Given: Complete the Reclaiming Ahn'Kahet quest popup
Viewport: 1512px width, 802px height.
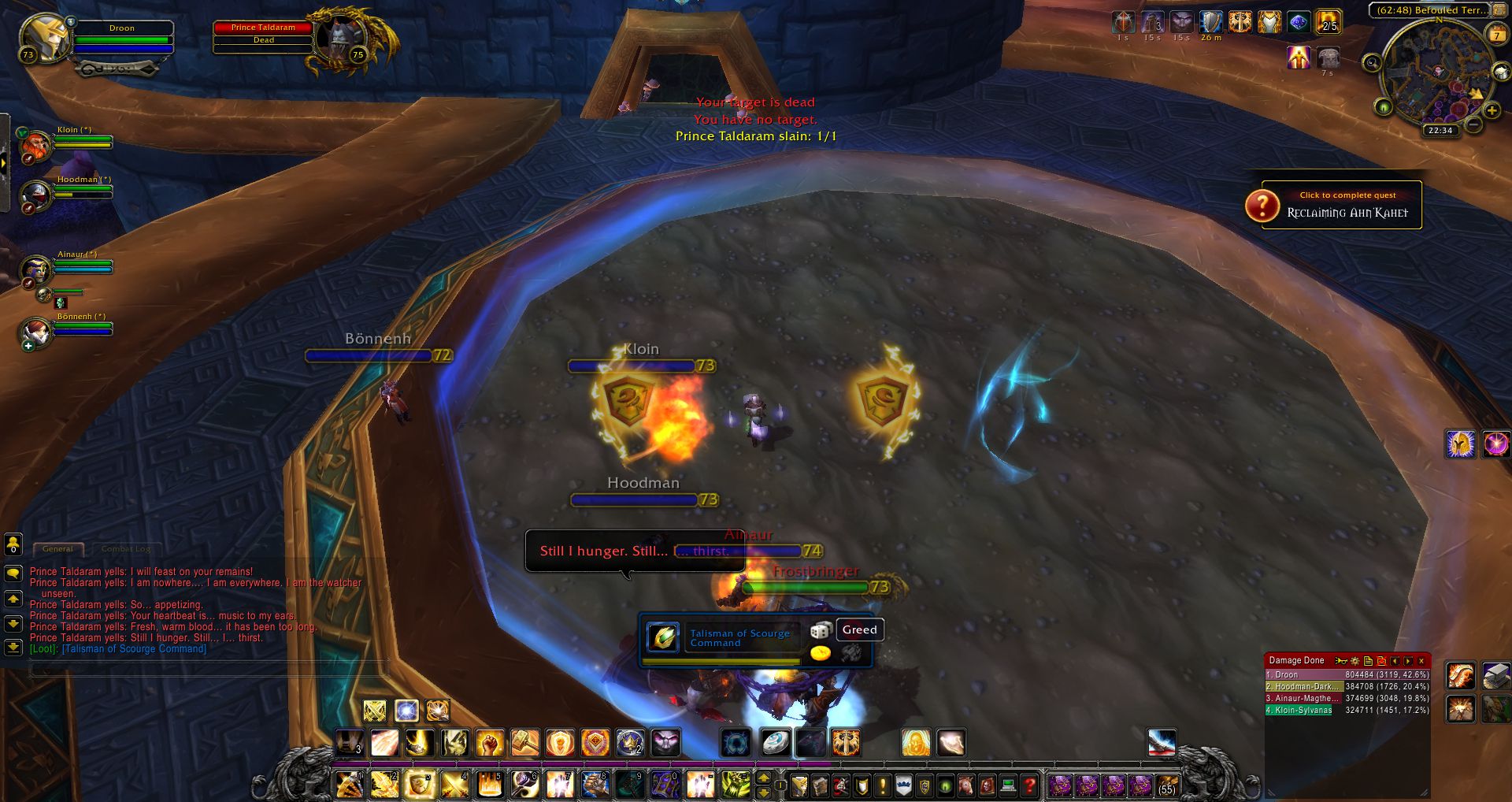Looking at the screenshot, I should [1341, 206].
